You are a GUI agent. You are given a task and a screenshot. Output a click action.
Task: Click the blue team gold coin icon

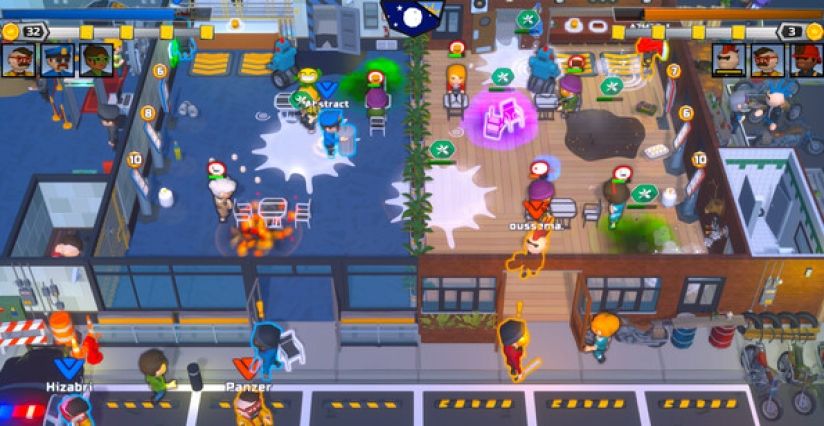click(x=10, y=32)
